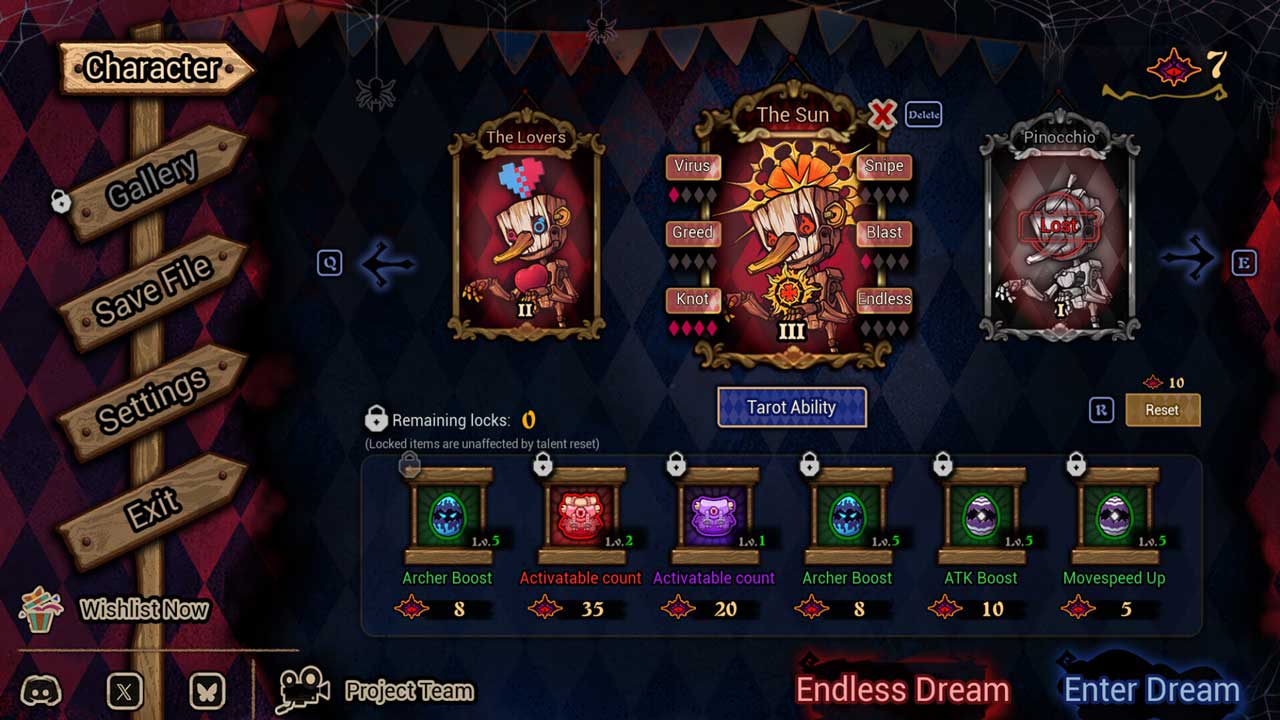Reset talents with the Reset button

1162,410
